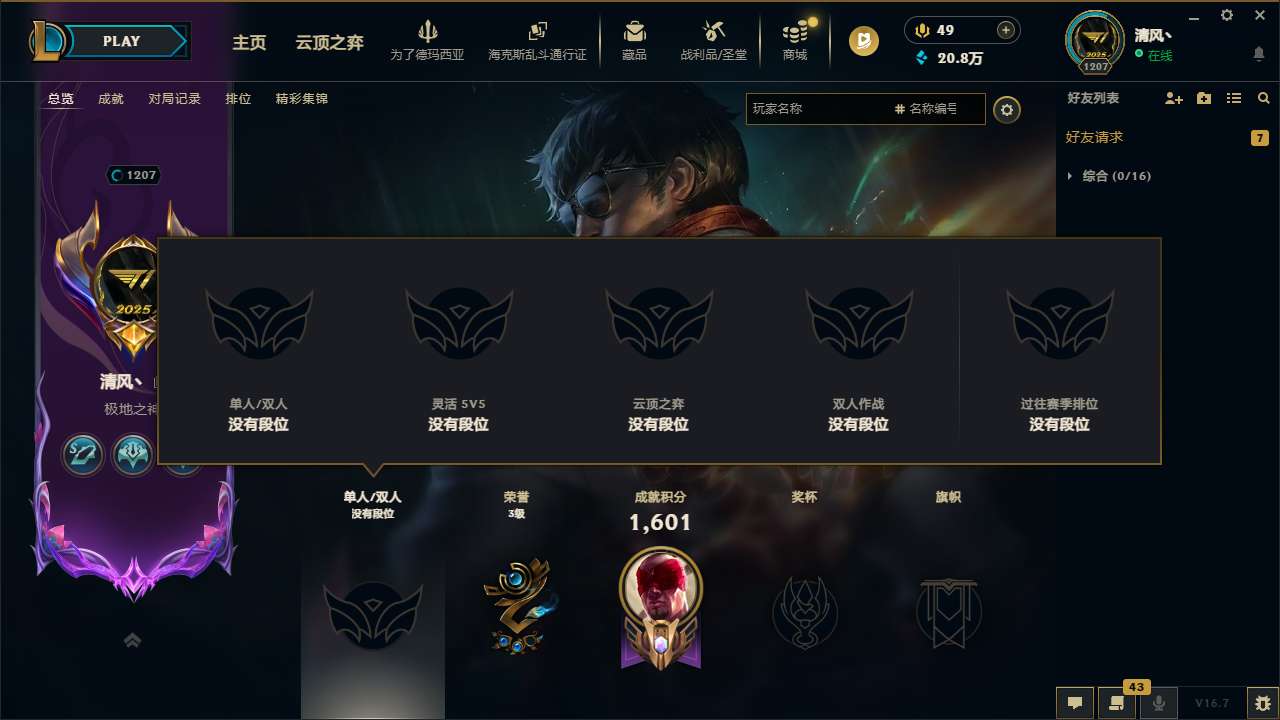Click the add friend icon
Screen dimensions: 1280x720
coord(1172,98)
